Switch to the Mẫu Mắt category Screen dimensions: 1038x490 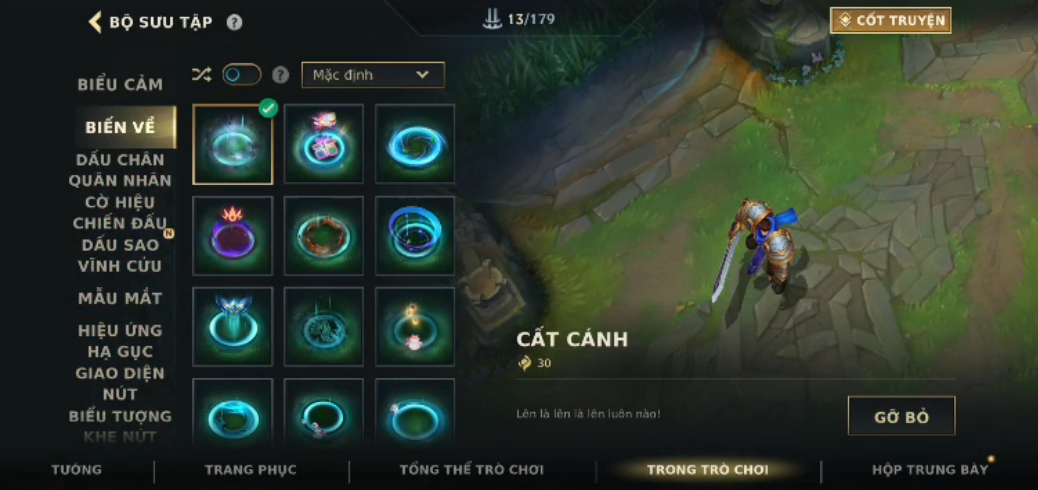click(x=120, y=298)
